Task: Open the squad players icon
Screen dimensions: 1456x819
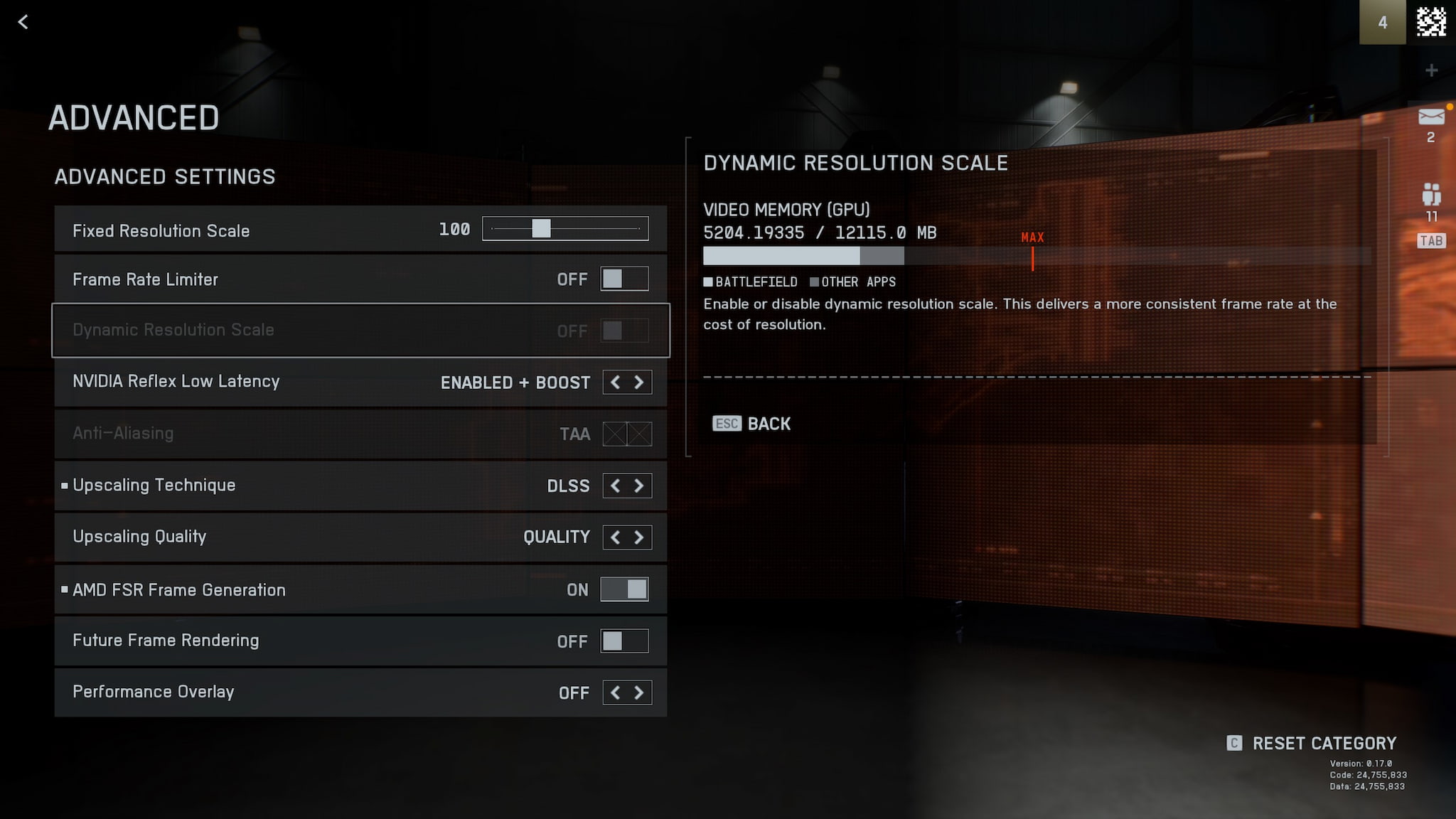Action: pos(1430,194)
